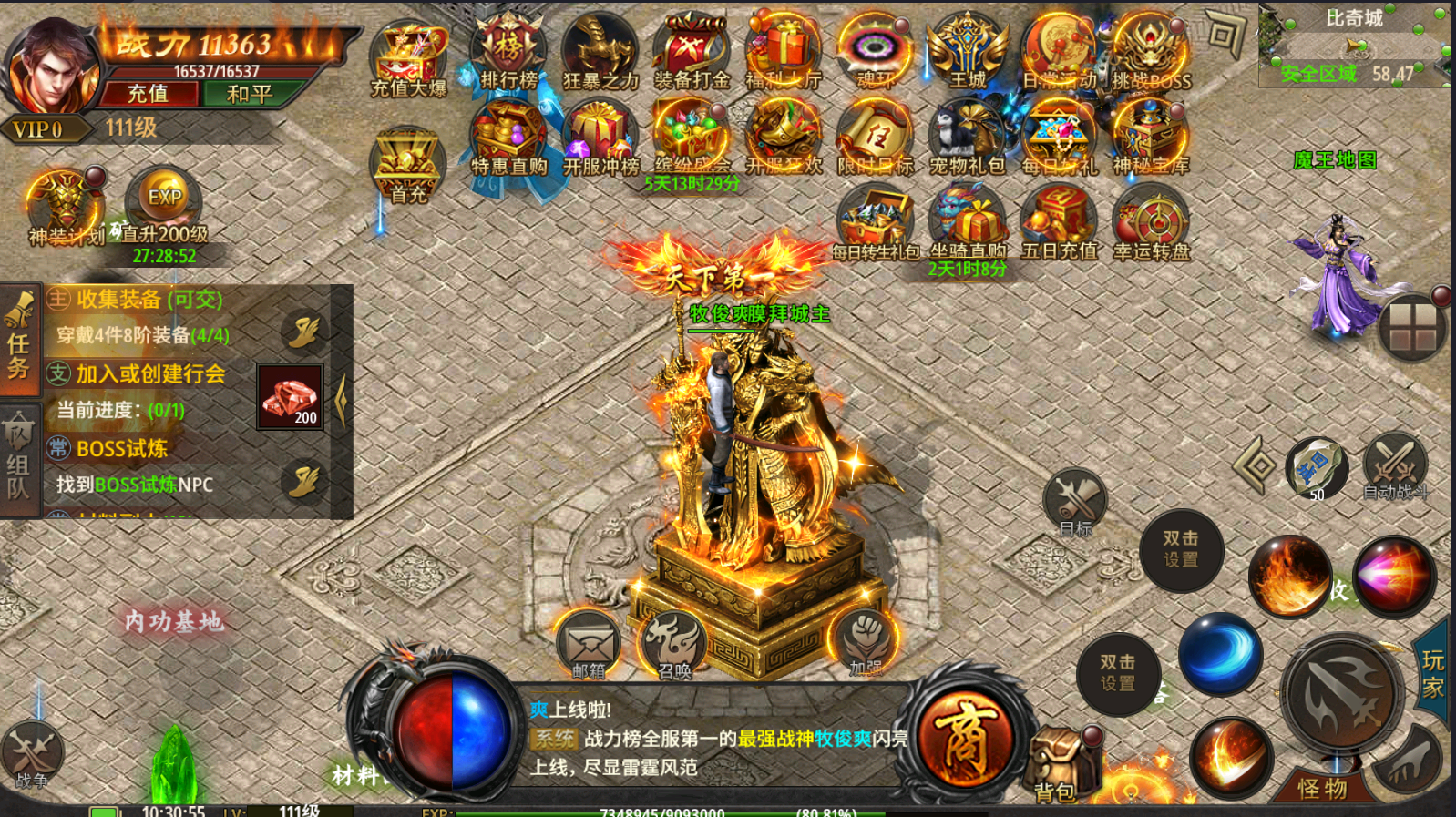
Task: Open the 特惠直购 shop icon
Action: 508,138
